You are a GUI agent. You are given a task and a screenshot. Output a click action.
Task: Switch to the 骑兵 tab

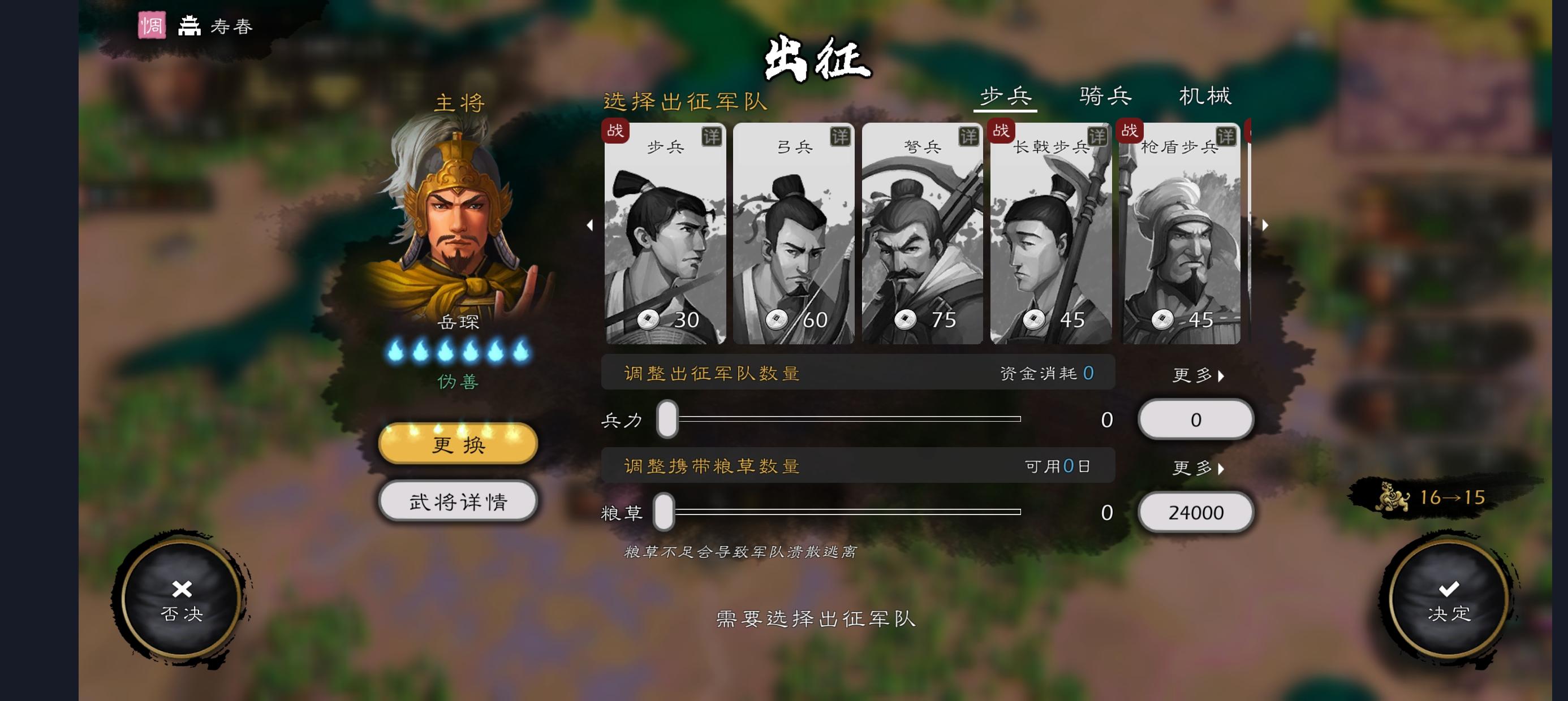[x=1104, y=96]
